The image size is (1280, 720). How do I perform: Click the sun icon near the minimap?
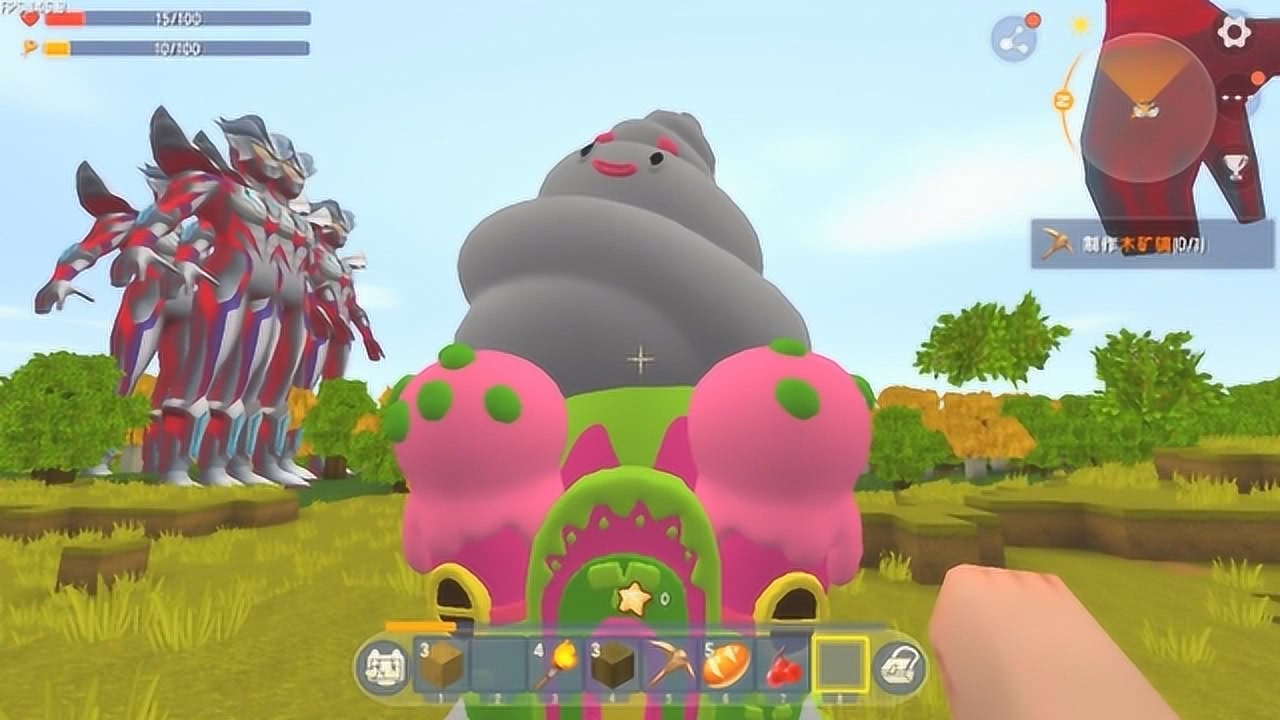pyautogui.click(x=1080, y=23)
